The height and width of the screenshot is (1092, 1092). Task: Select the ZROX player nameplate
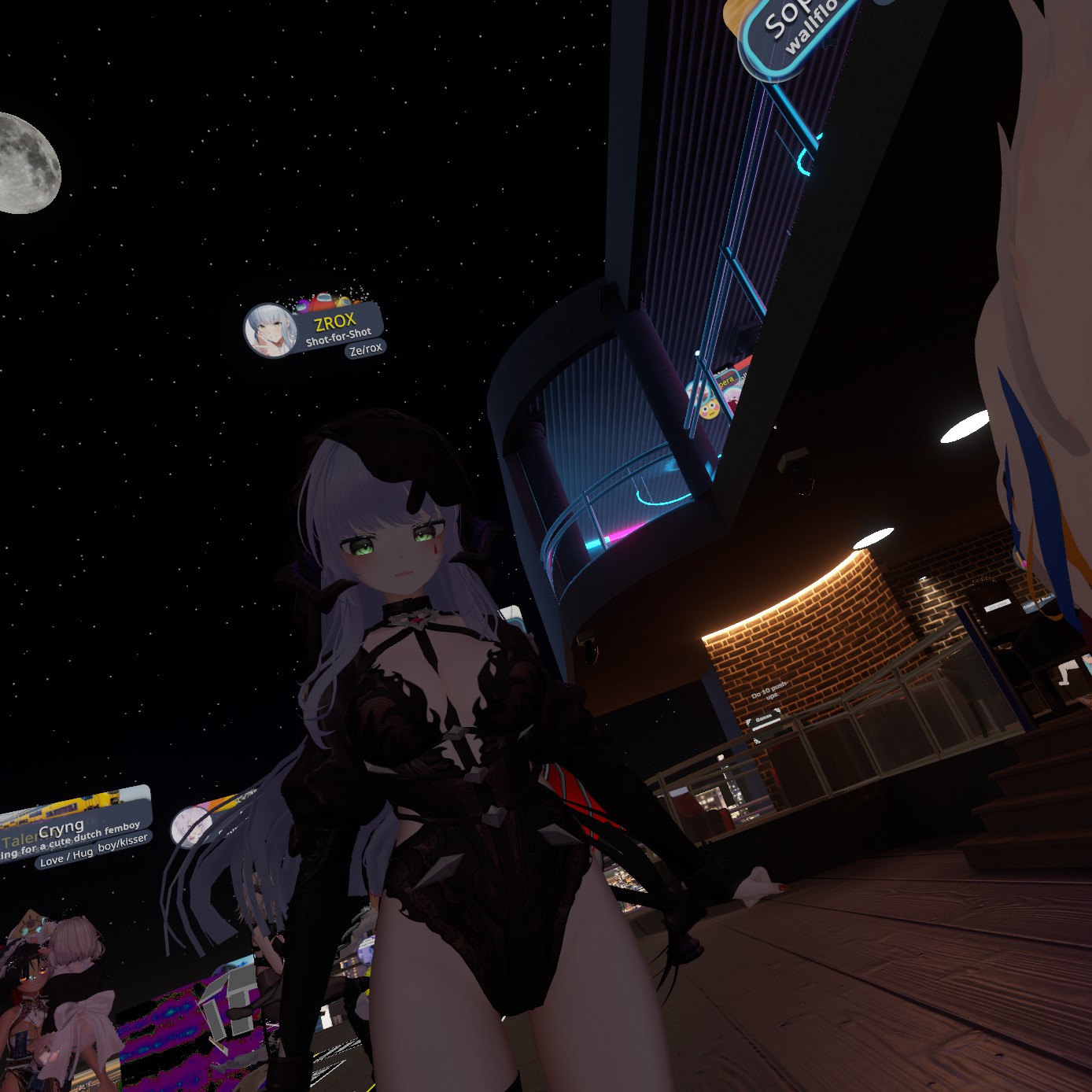(x=337, y=323)
